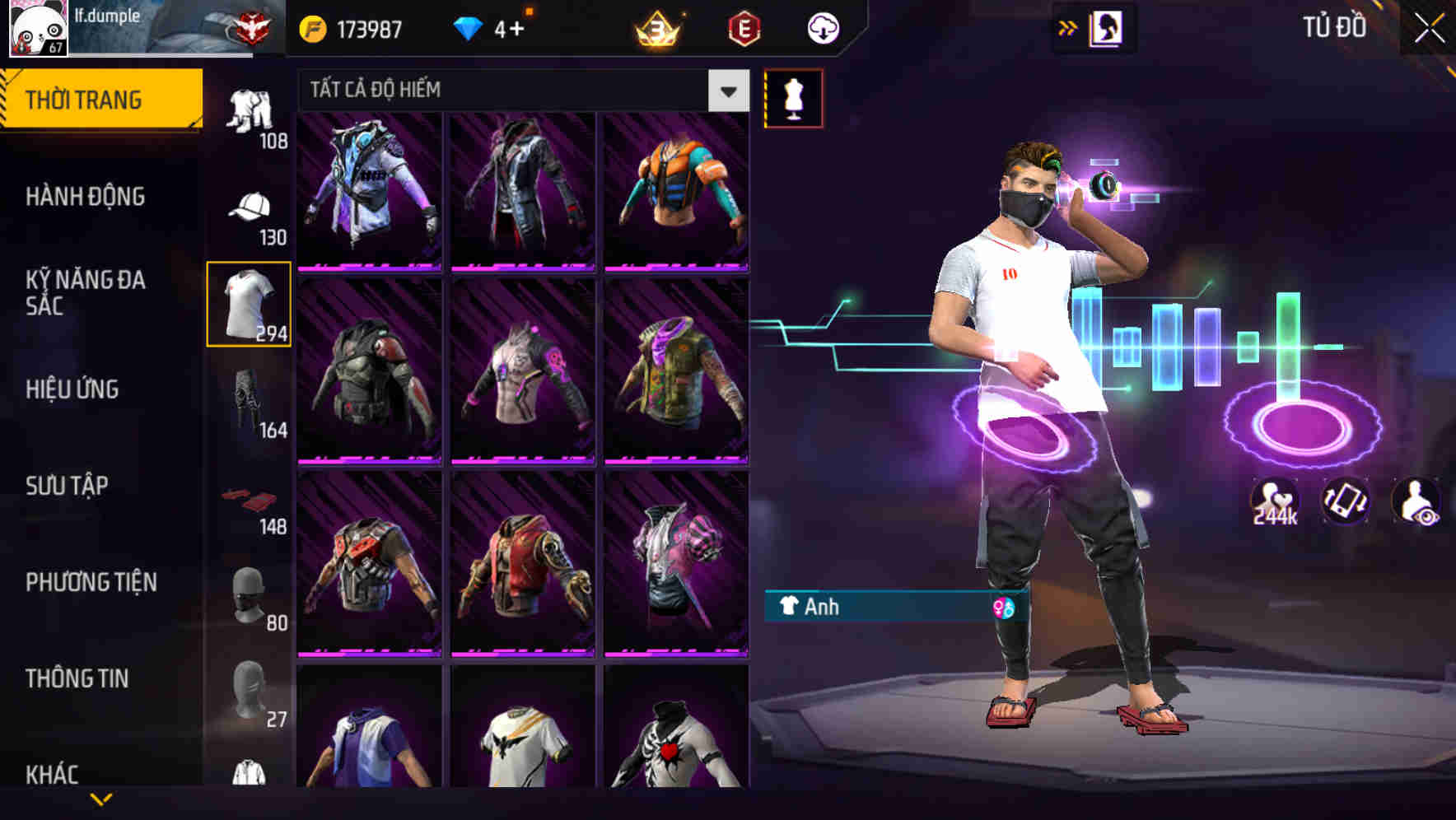Click the cloud download icon in top bar

pyautogui.click(x=821, y=27)
